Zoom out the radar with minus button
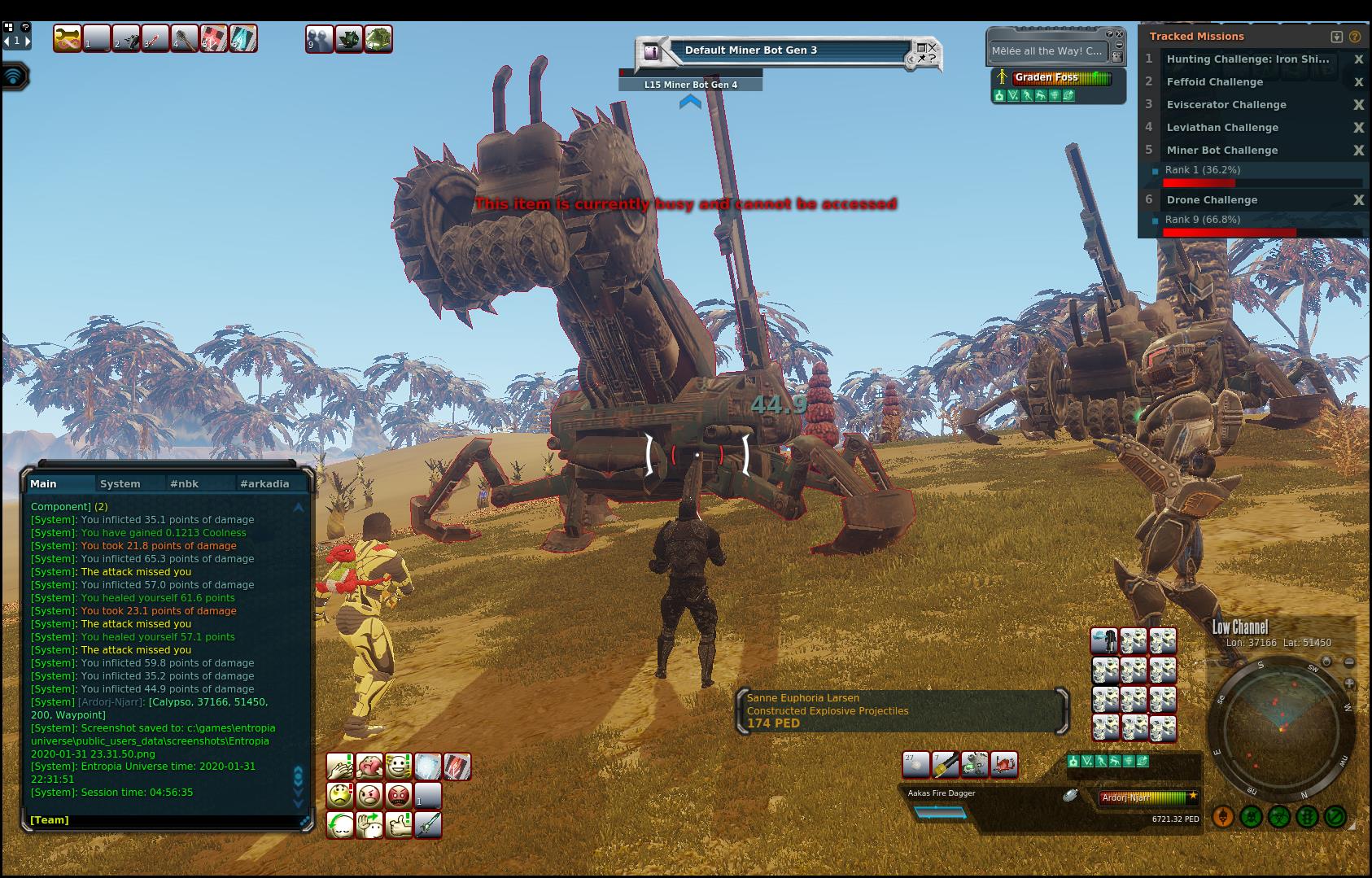Viewport: 1372px width, 878px height. tap(1349, 662)
